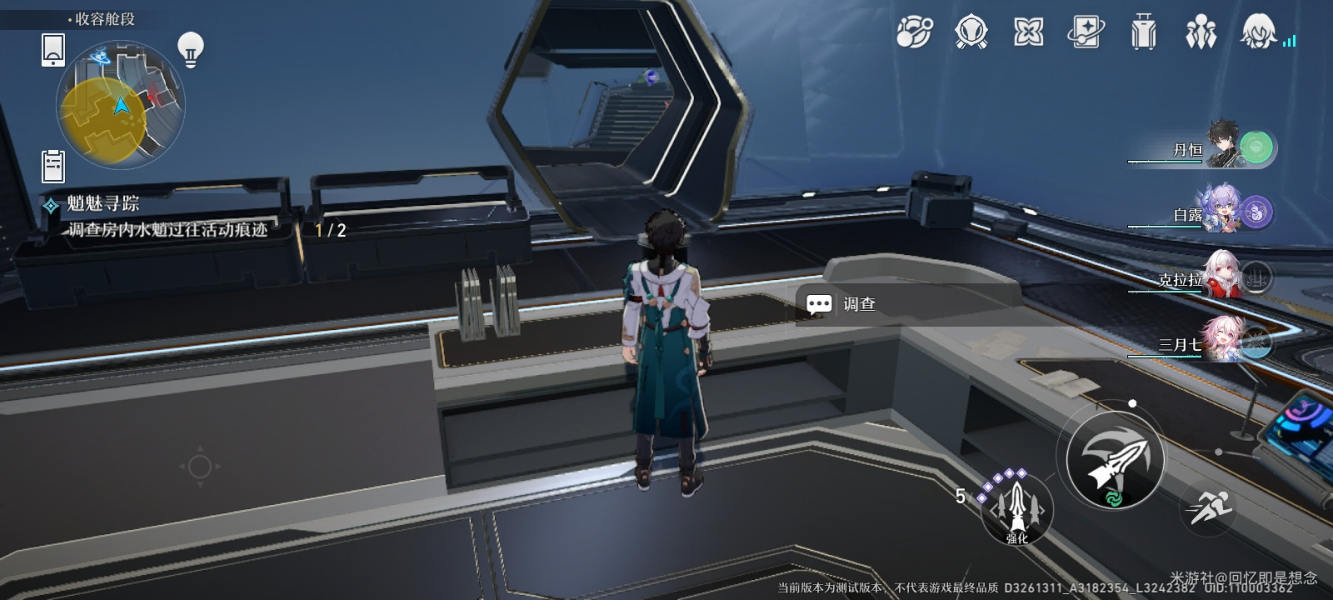The height and width of the screenshot is (600, 1333).
Task: Open the star card warp icon
Action: click(1085, 33)
